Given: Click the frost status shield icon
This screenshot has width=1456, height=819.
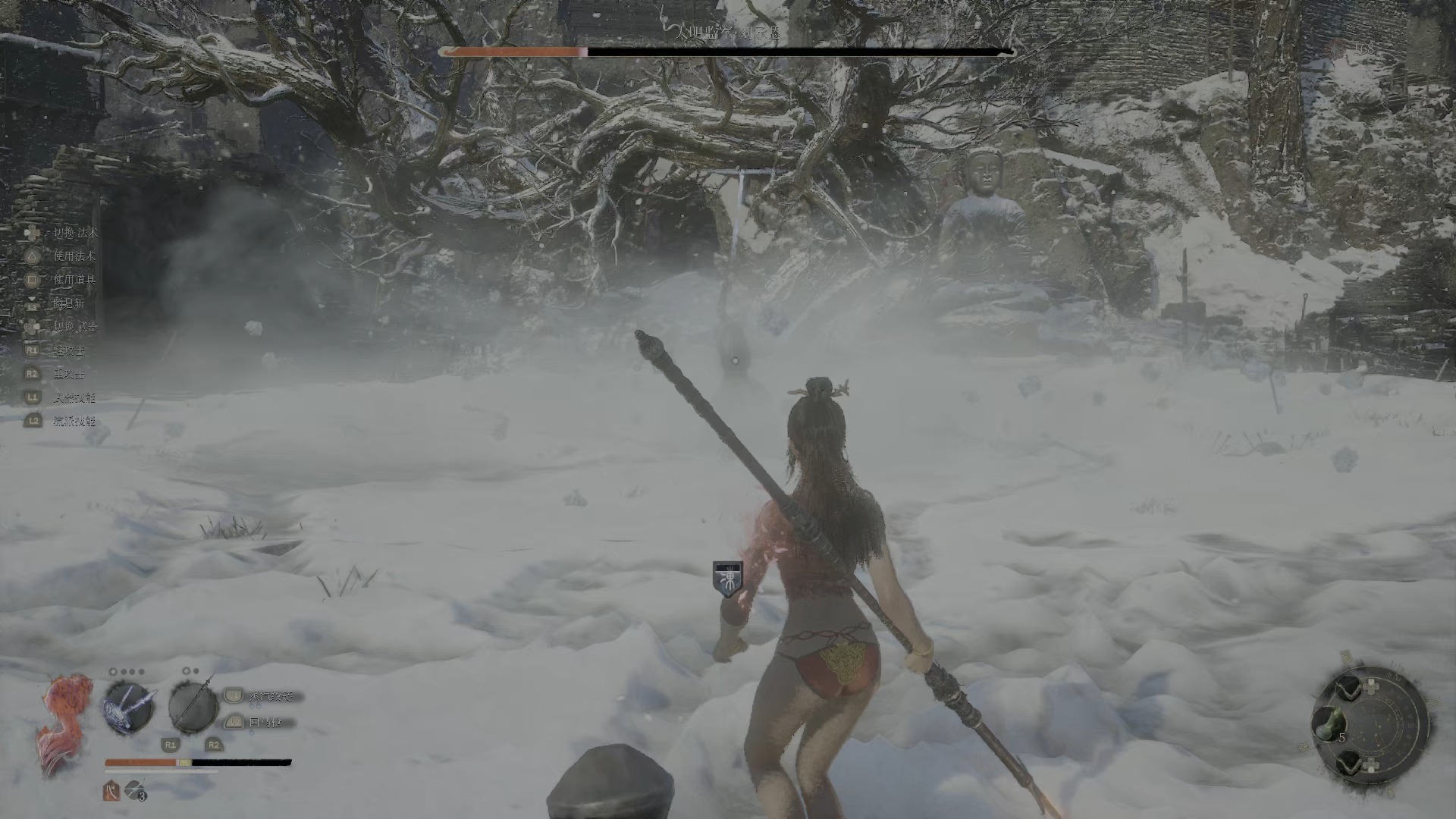Looking at the screenshot, I should point(727,579).
